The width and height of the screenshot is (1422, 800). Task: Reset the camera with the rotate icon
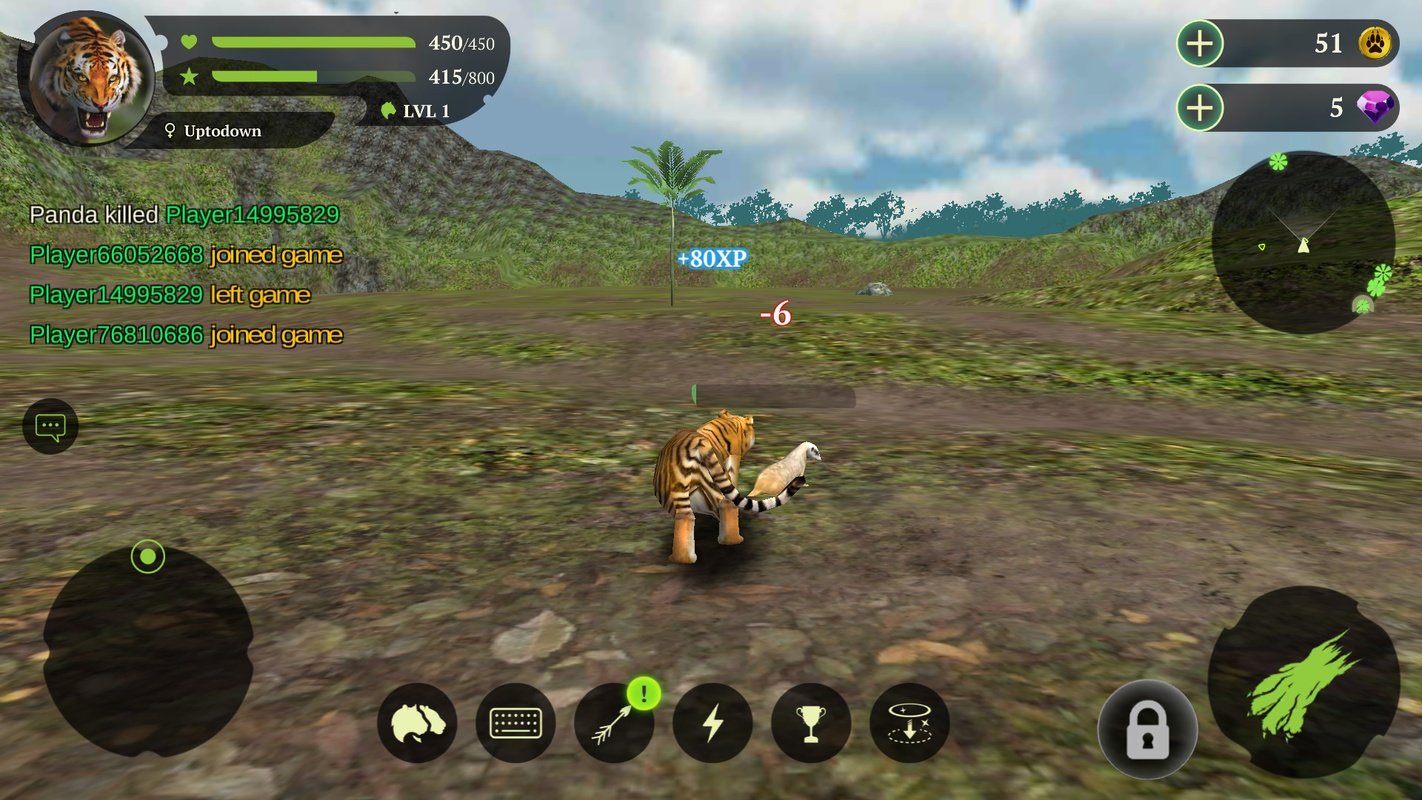(910, 722)
